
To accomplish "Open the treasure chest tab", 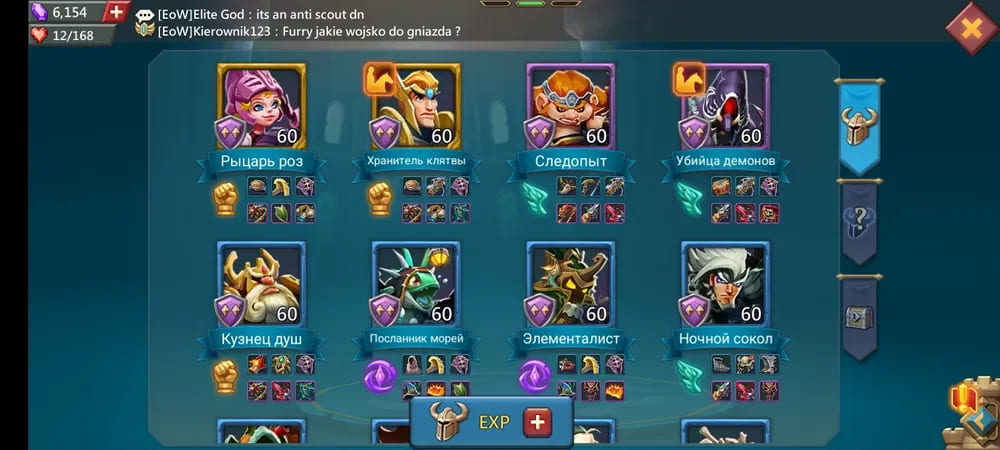I will 859,317.
